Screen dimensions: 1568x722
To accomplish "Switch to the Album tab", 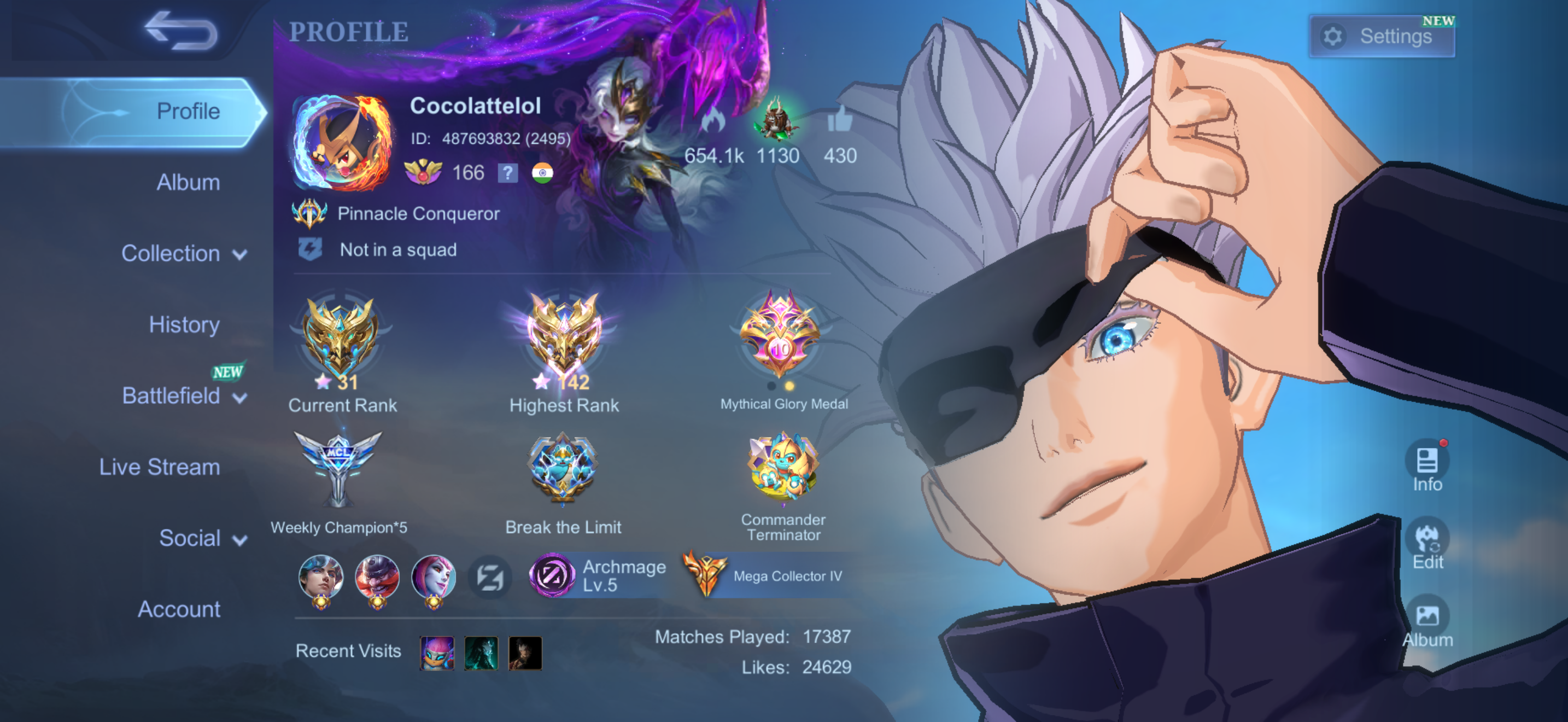I will (x=188, y=183).
